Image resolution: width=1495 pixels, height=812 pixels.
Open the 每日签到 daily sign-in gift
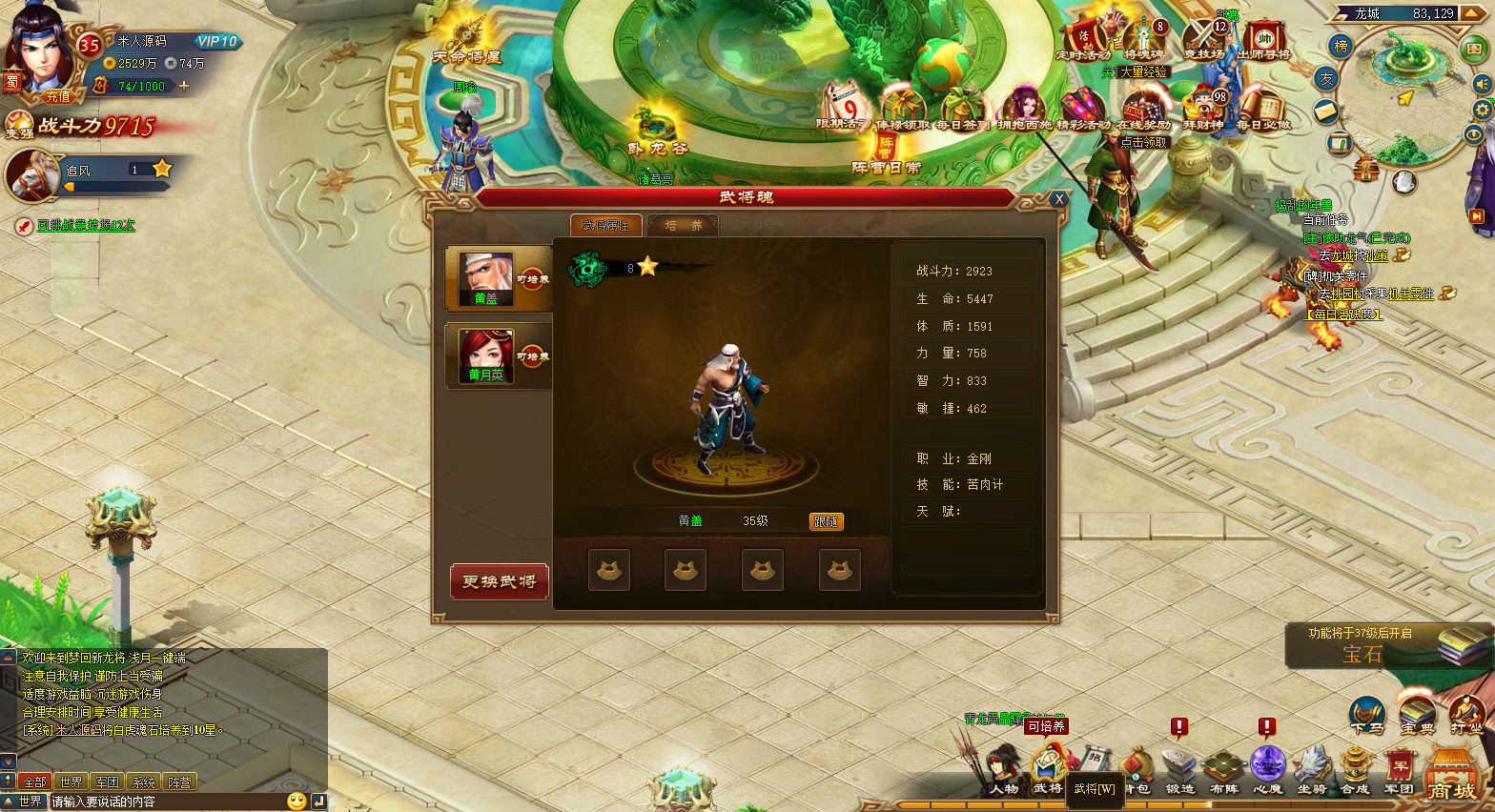[x=960, y=107]
